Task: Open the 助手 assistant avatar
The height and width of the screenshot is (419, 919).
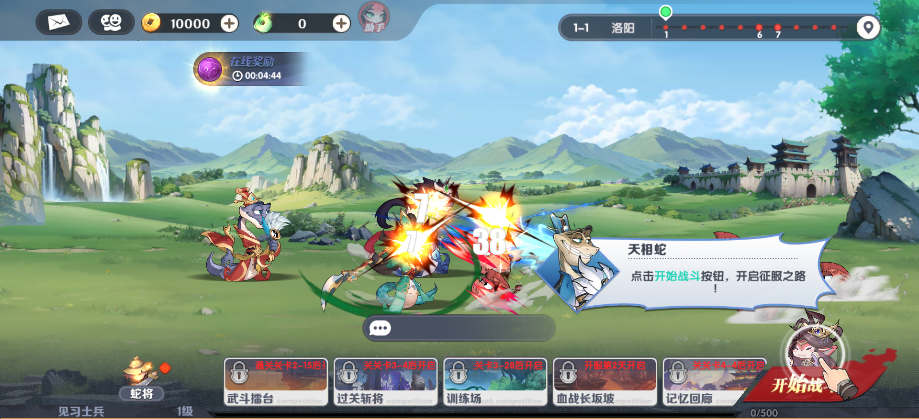Action: coord(373,17)
